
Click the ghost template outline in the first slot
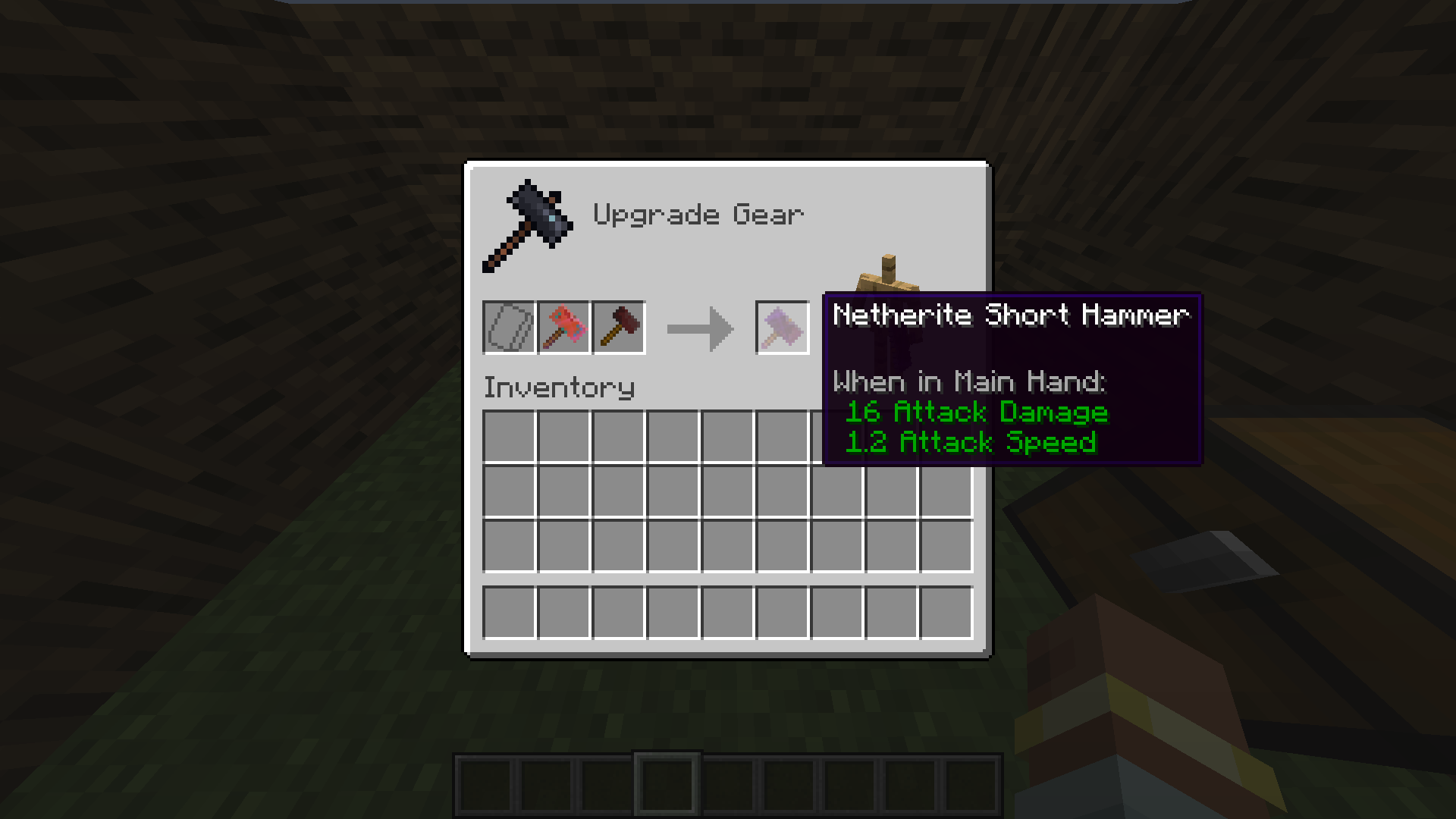[x=509, y=327]
